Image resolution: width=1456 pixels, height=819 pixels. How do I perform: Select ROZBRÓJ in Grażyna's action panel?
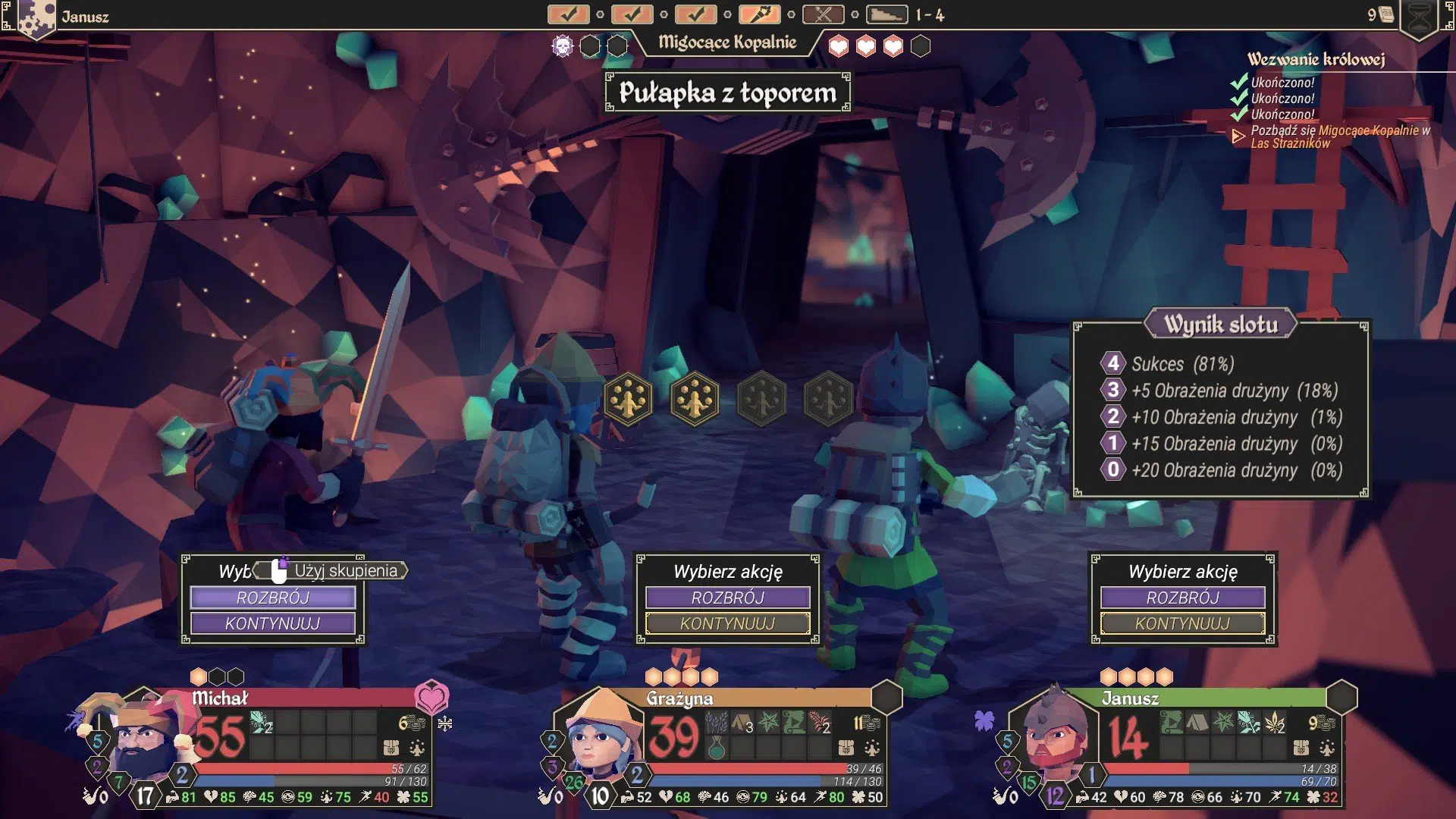click(727, 598)
